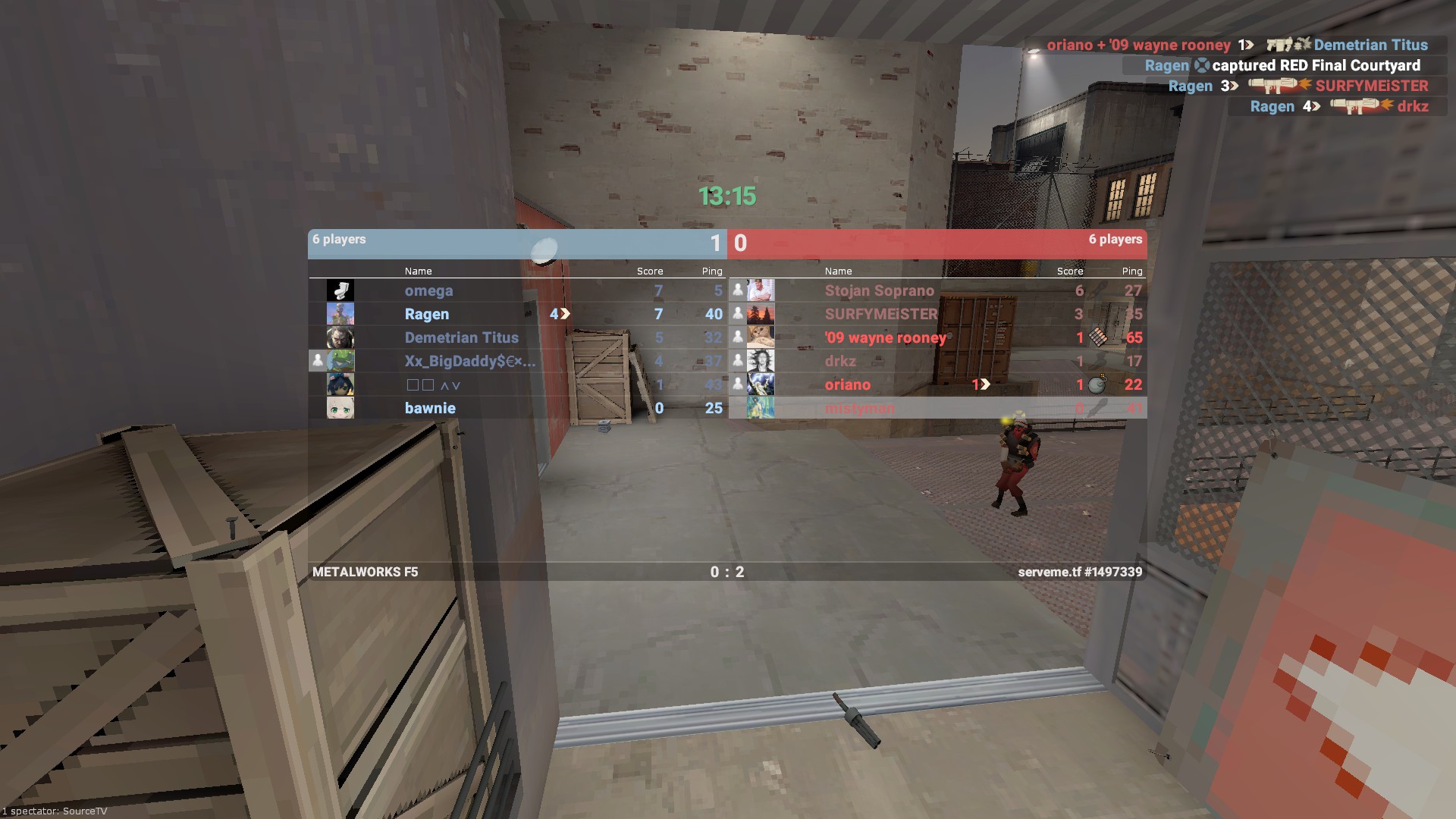This screenshot has width=1456, height=819.
Task: Open bawnie's avatar thumbnail
Action: [x=340, y=408]
